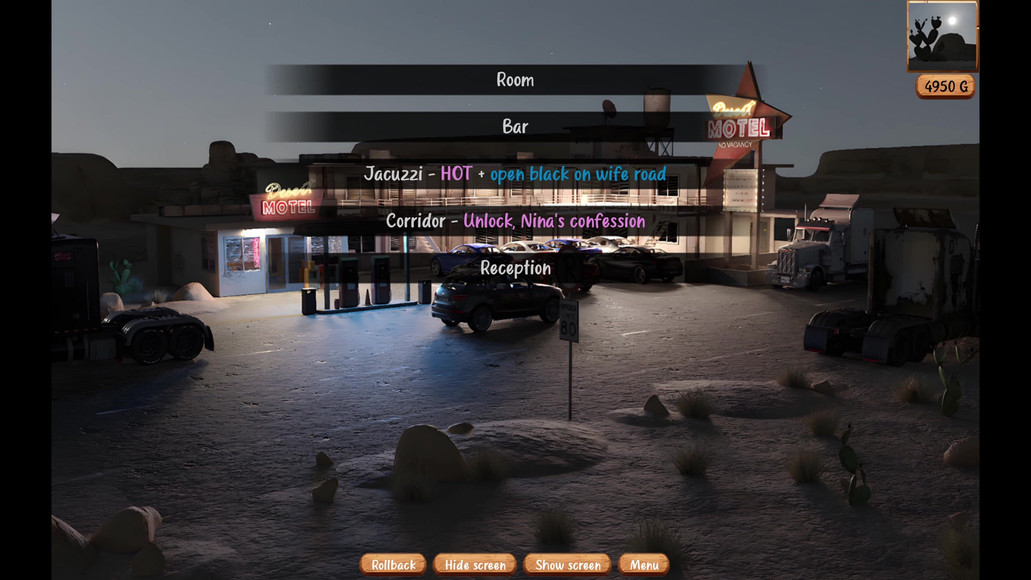Hide the screen interface
Image resolution: width=1031 pixels, height=580 pixels.
click(x=475, y=565)
